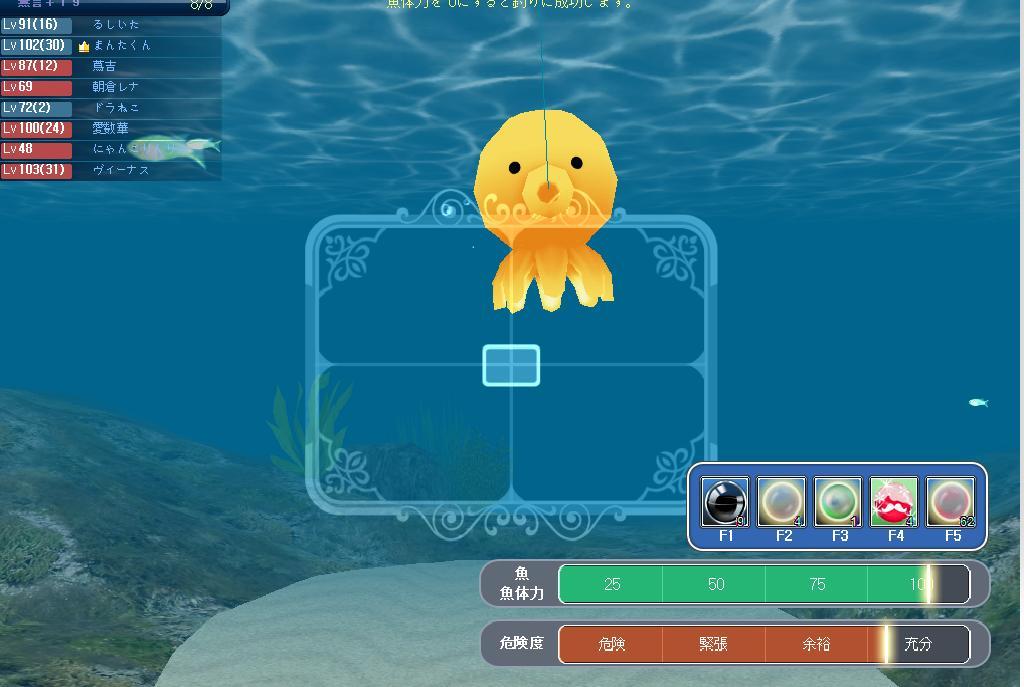Use the red mustache ball in slot F4
The width and height of the screenshot is (1024, 687).
point(894,501)
